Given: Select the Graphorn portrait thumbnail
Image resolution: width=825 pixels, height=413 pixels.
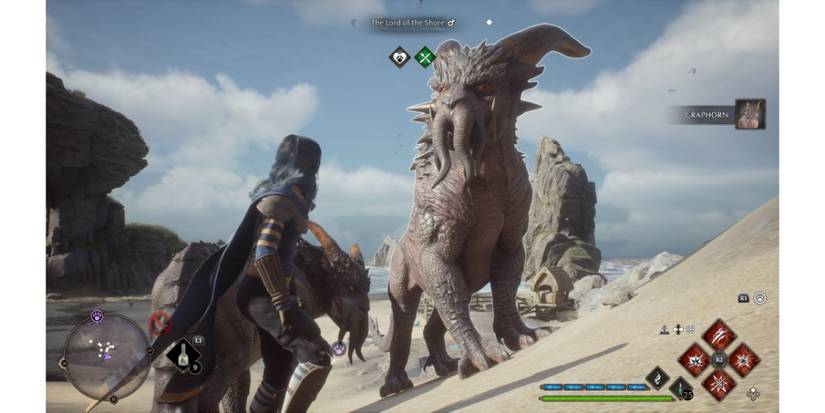Looking at the screenshot, I should click(750, 114).
